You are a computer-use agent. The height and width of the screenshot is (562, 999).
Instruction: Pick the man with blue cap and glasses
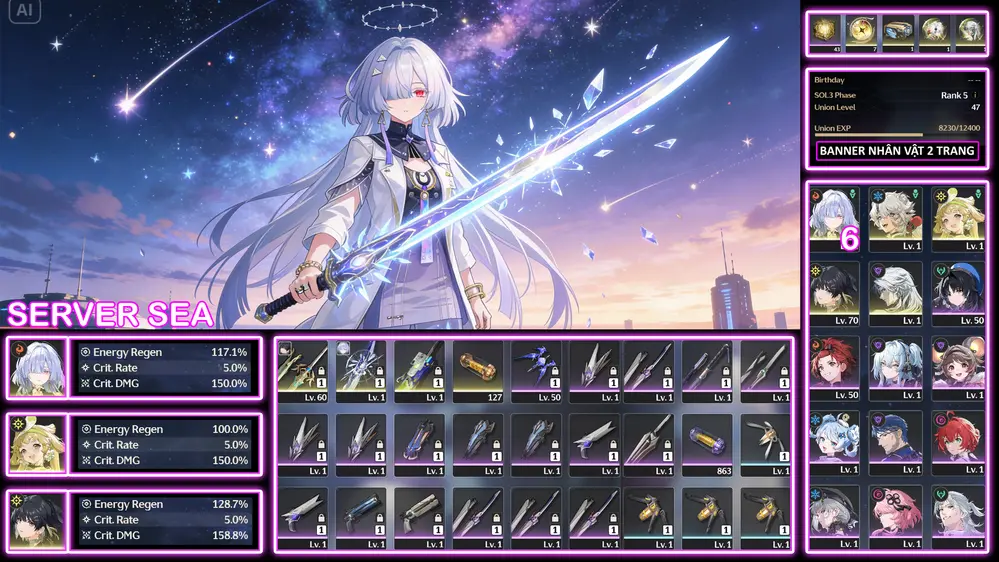tap(896, 442)
